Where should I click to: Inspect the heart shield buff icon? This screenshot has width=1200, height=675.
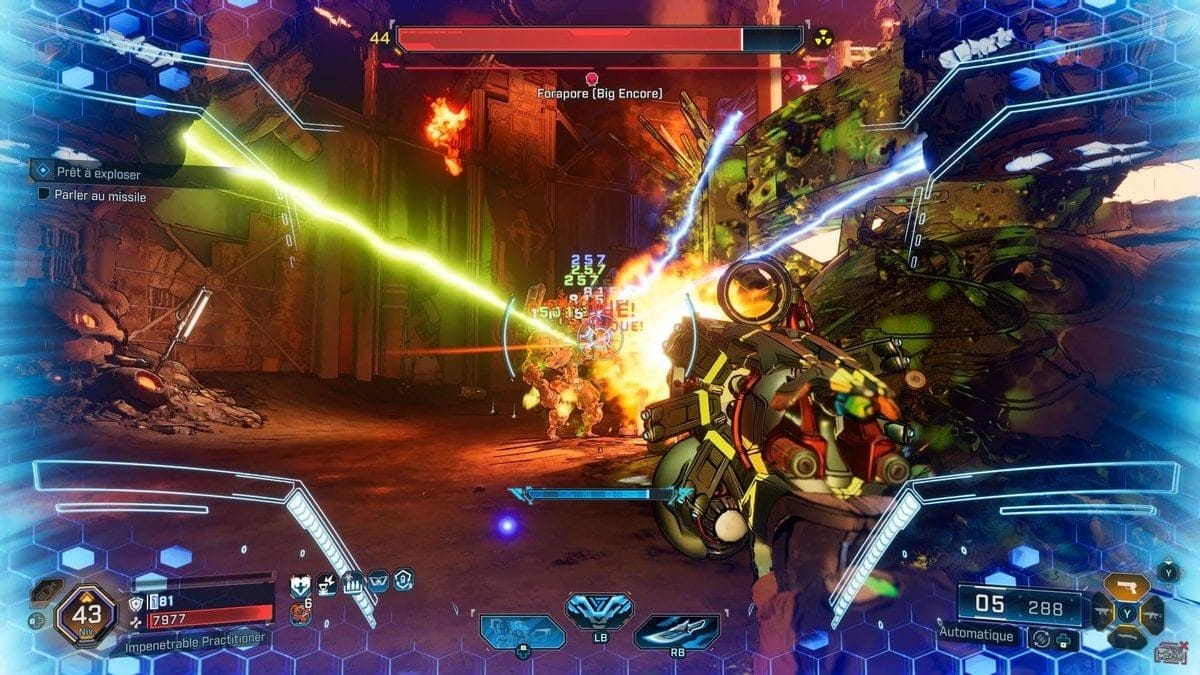(x=299, y=583)
